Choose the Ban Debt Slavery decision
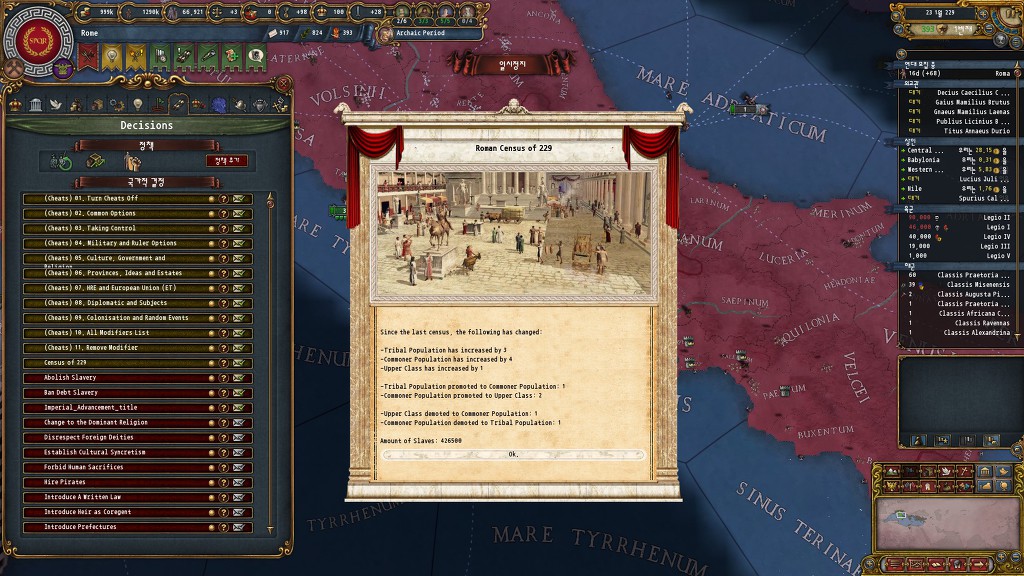The image size is (1024, 576). [x=115, y=393]
